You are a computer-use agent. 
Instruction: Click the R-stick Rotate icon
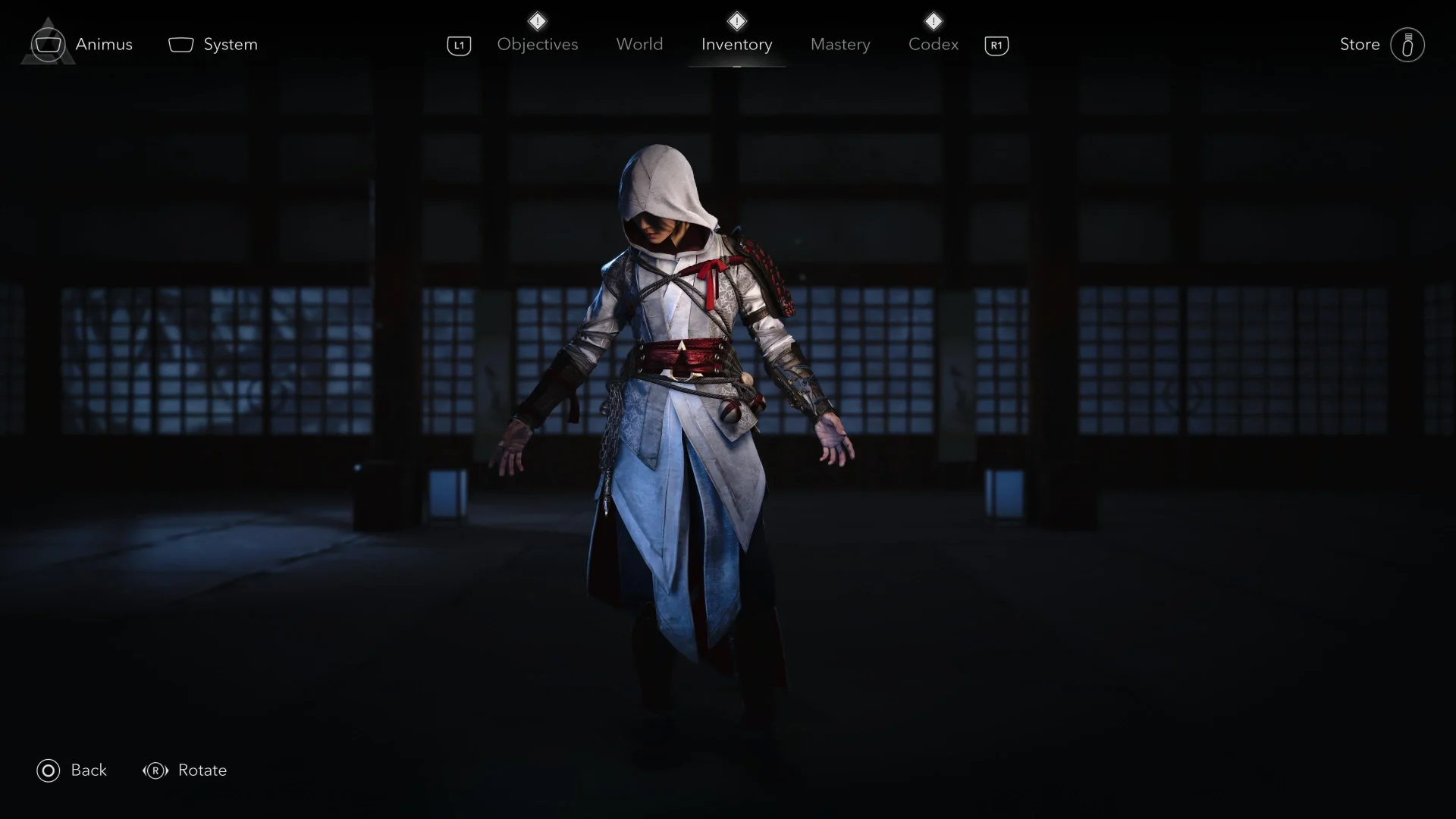pyautogui.click(x=155, y=770)
